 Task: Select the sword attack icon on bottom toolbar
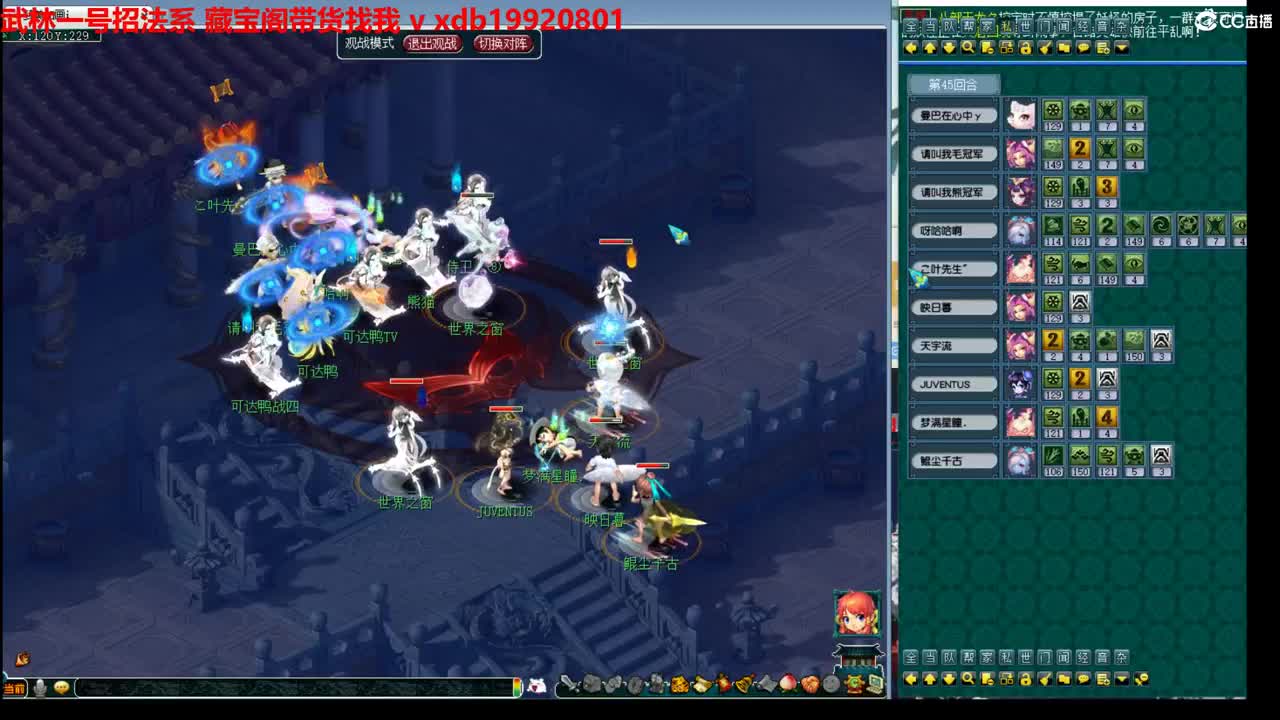point(571,684)
